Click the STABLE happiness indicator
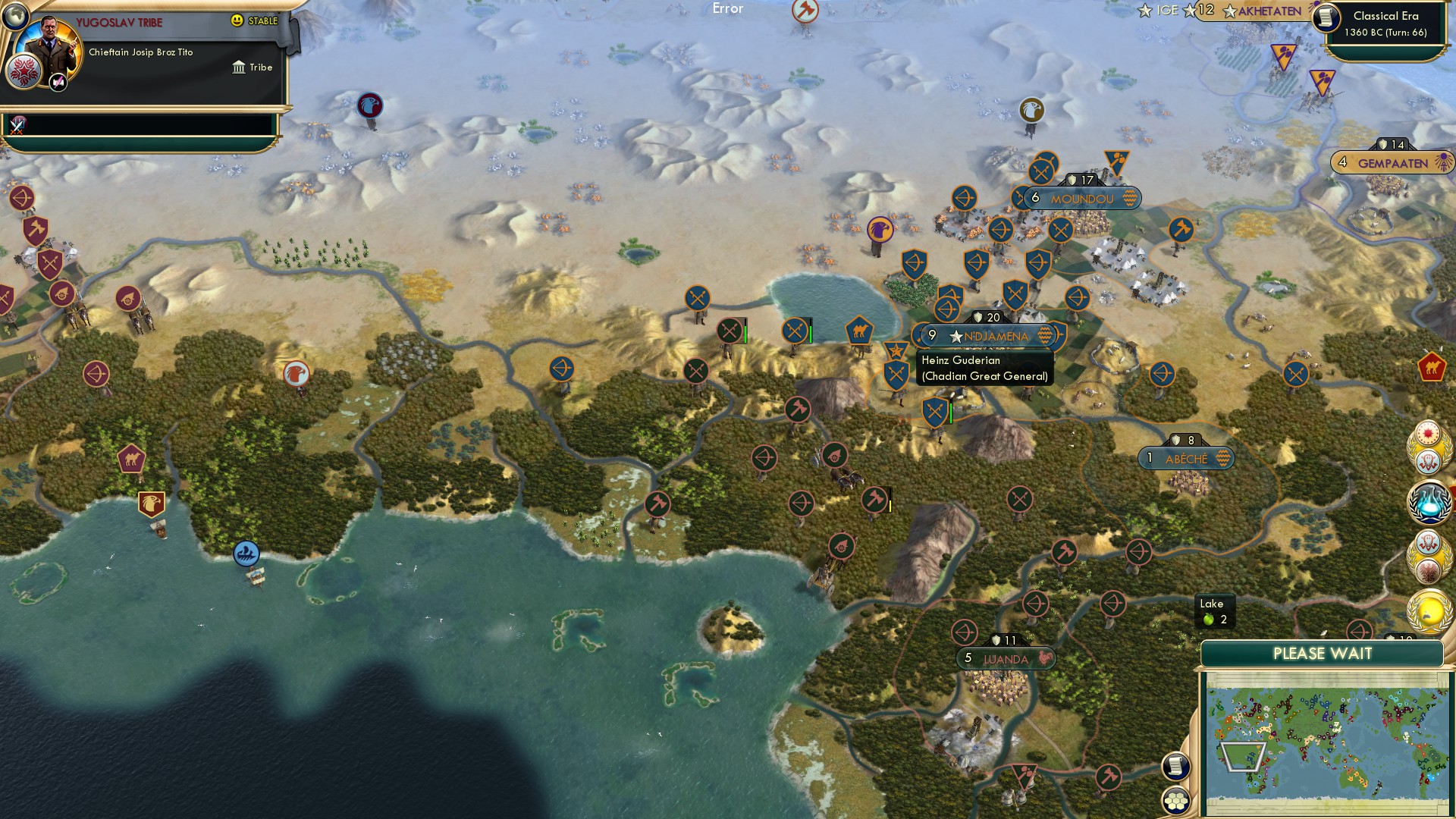 256,20
